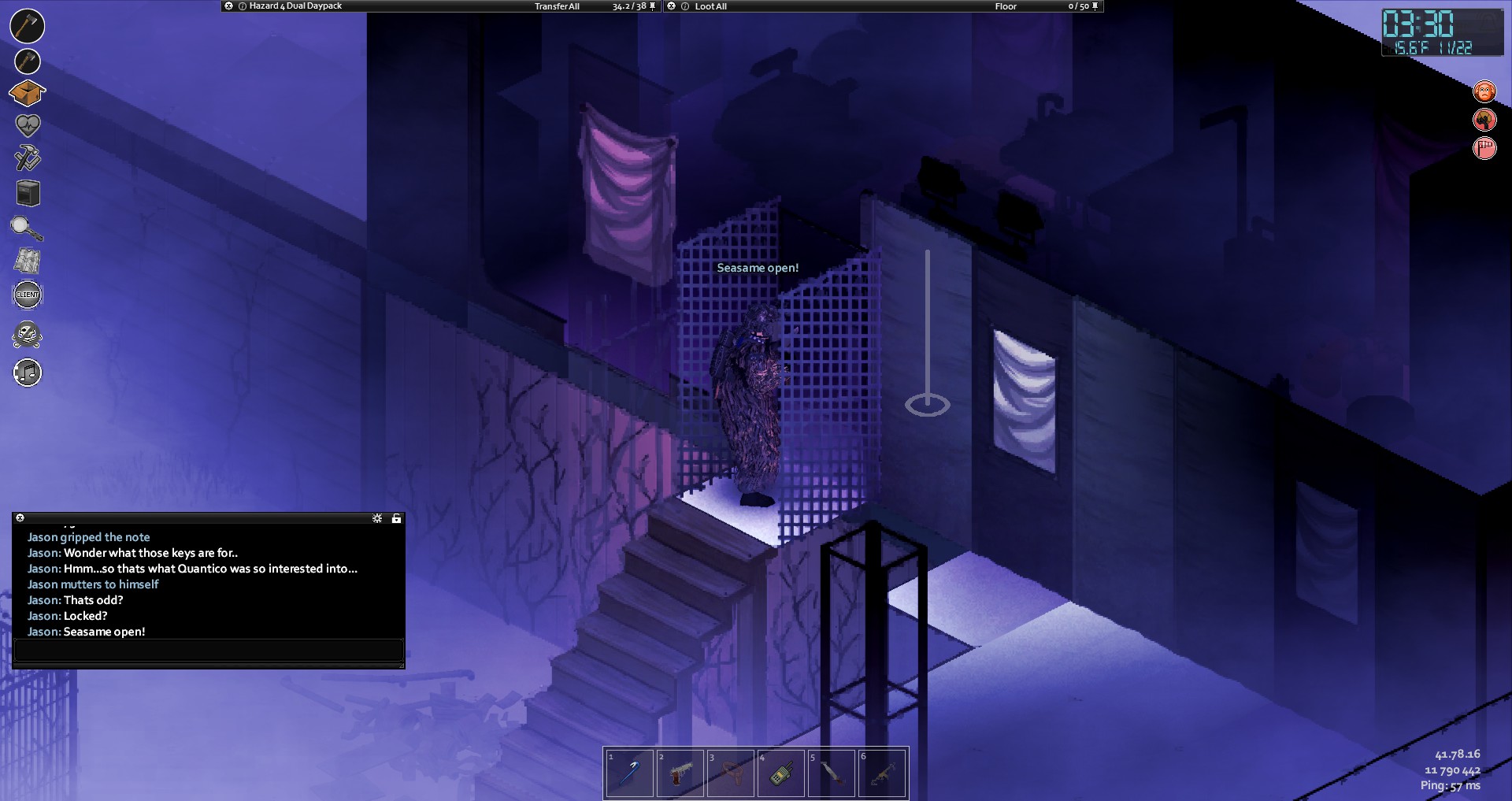Open the crafting hammer menu
This screenshot has height=801, width=1512.
(28, 158)
